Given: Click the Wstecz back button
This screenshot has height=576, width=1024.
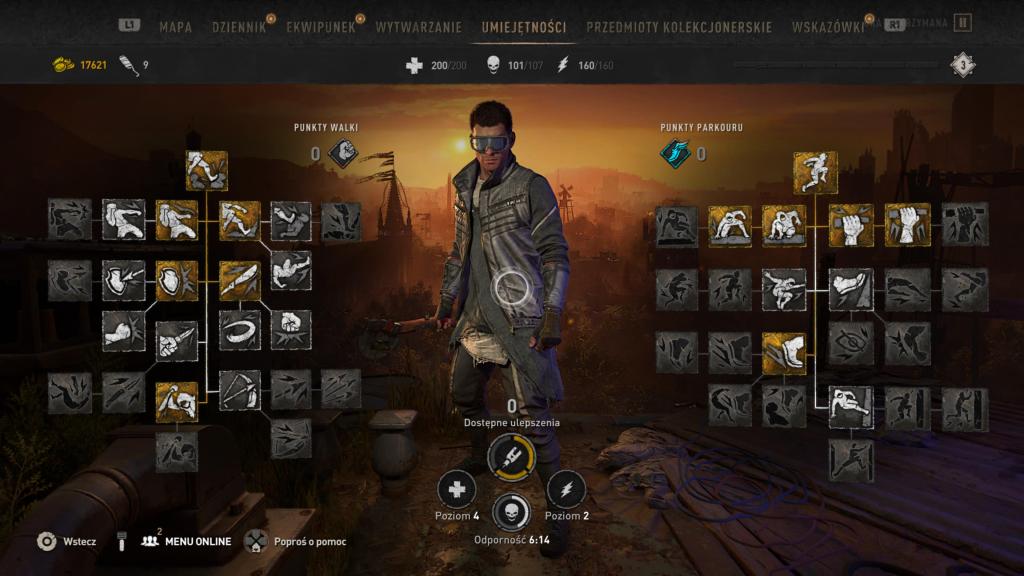Looking at the screenshot, I should 66,541.
